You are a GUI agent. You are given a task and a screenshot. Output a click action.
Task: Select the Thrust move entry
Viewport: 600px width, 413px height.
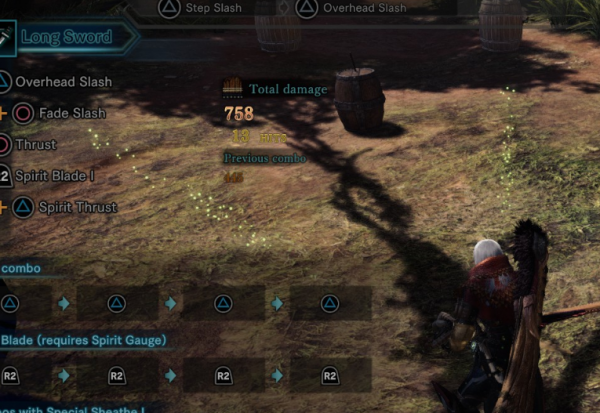[35, 145]
